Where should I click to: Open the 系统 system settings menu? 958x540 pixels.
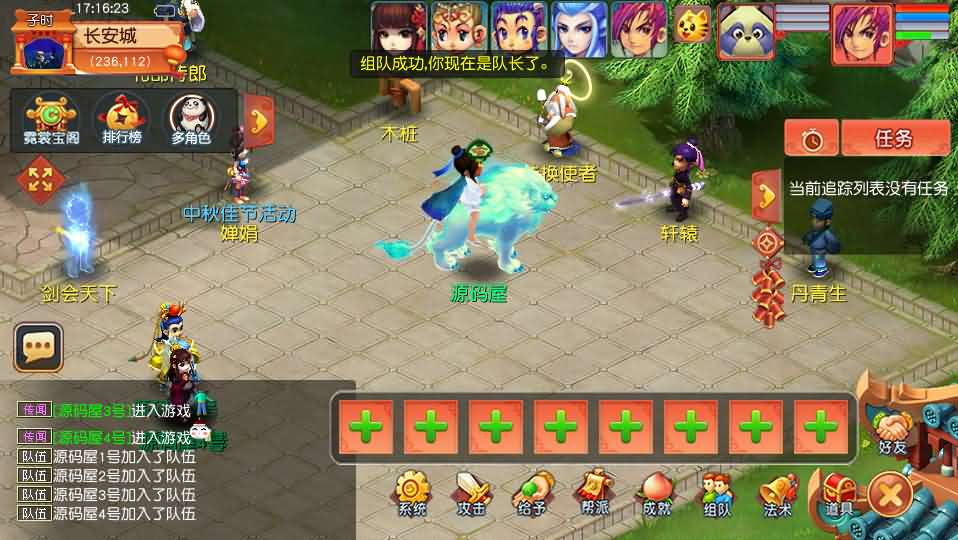tap(411, 492)
